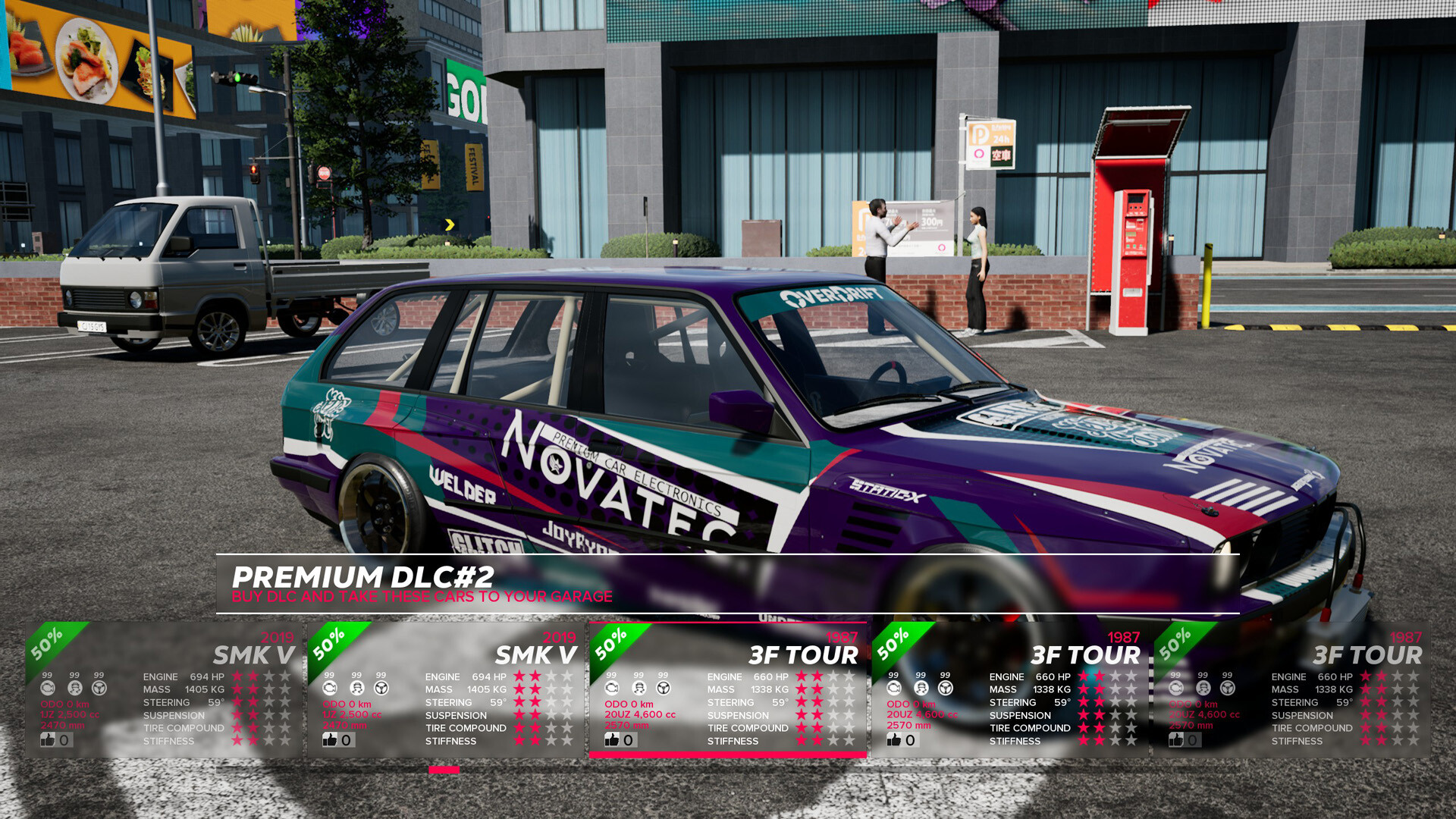Select the traction icon on the fourth card
The image size is (1456, 819).
tap(921, 687)
